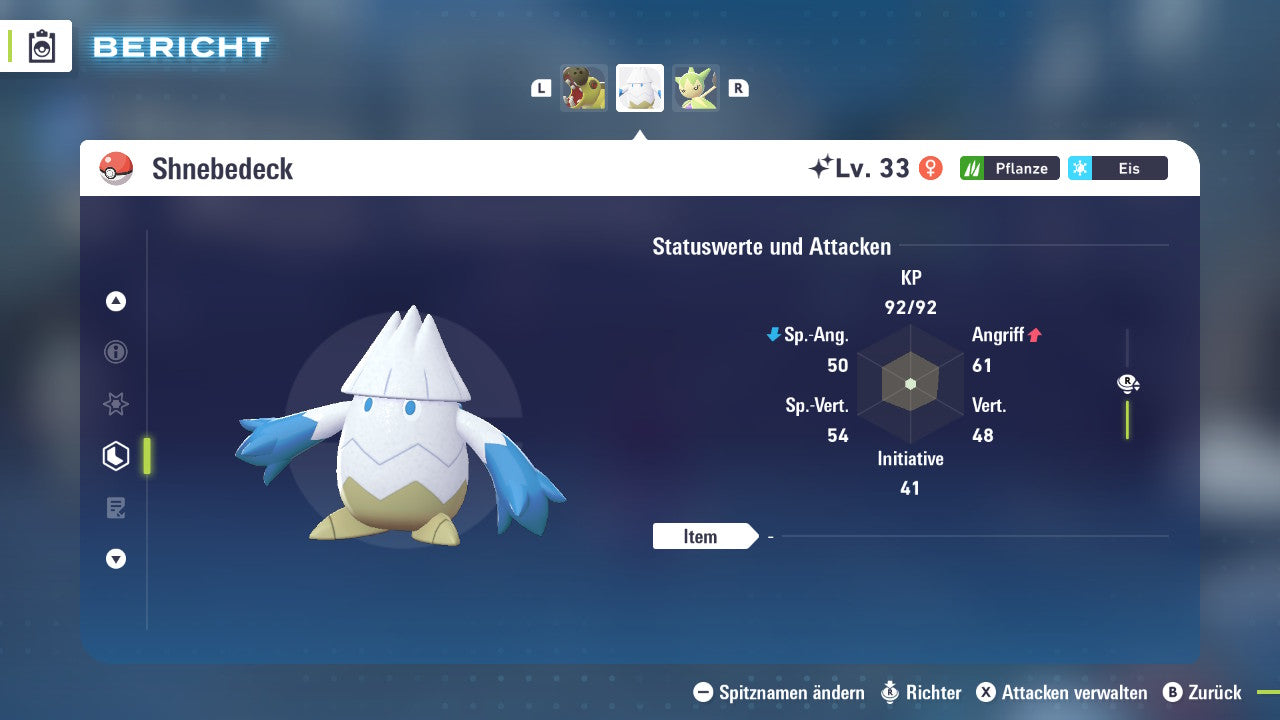Click the down arrow below page tabs
1280x720 pixels.
coord(116,559)
